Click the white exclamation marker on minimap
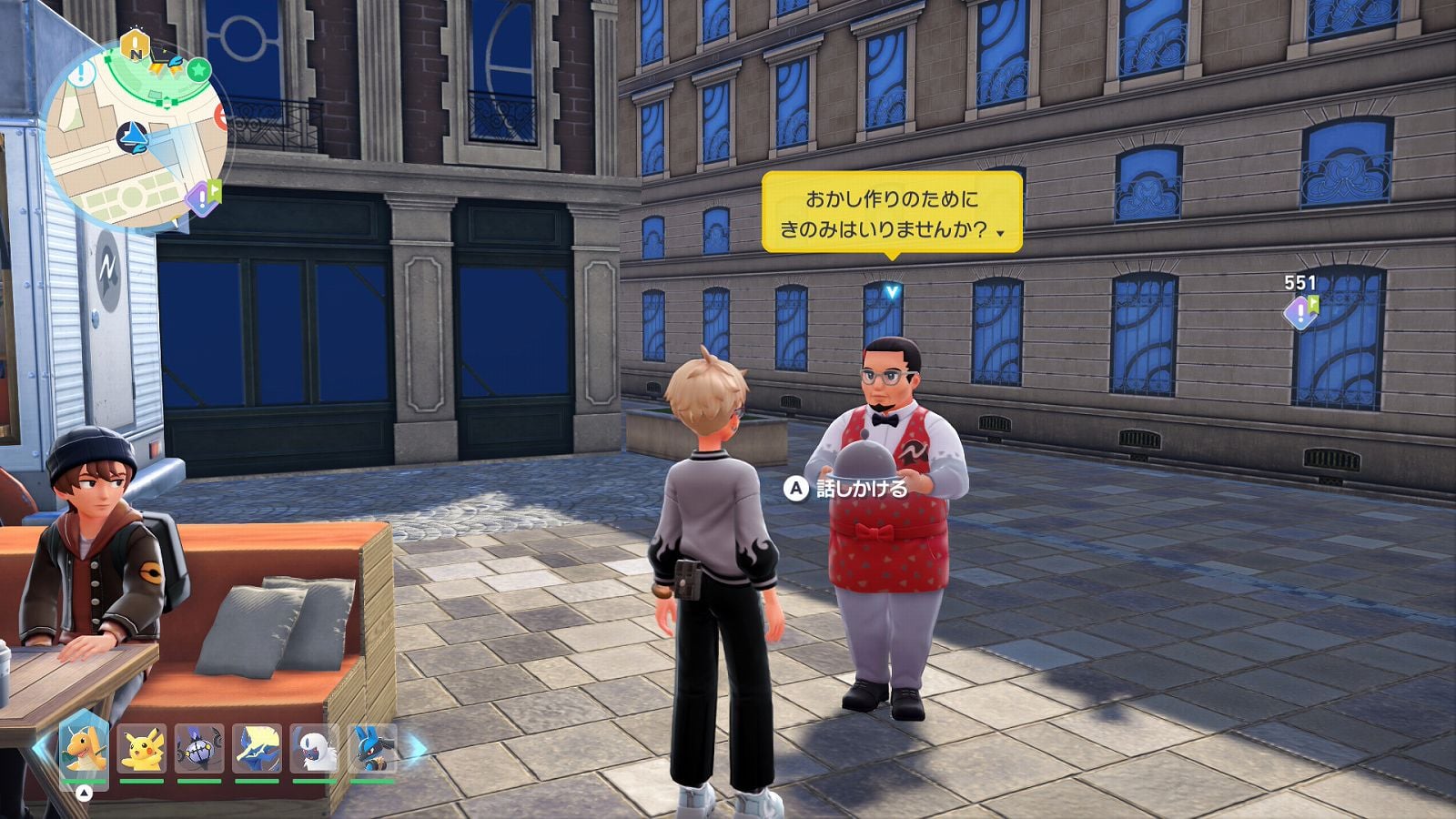1456x819 pixels. click(83, 72)
